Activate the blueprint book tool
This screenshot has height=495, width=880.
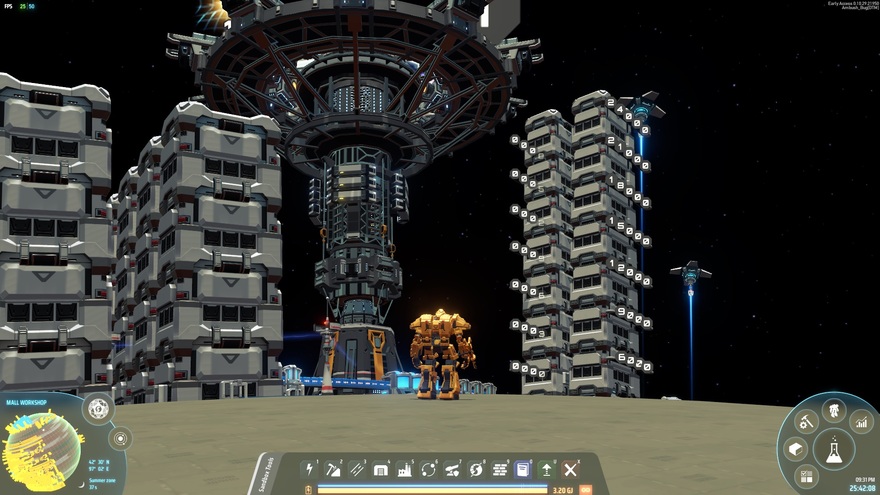[523, 469]
